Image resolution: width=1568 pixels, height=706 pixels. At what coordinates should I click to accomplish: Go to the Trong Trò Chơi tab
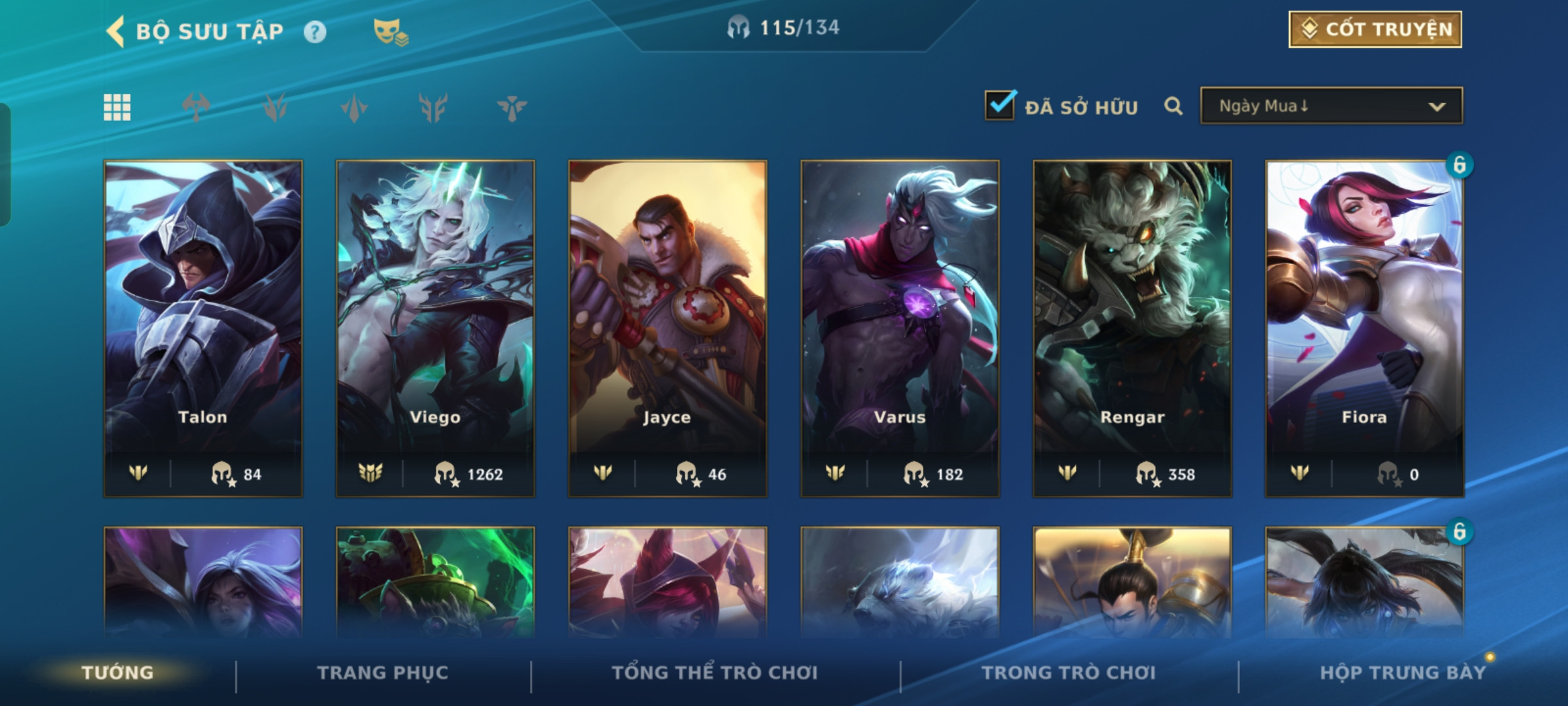click(x=1069, y=673)
